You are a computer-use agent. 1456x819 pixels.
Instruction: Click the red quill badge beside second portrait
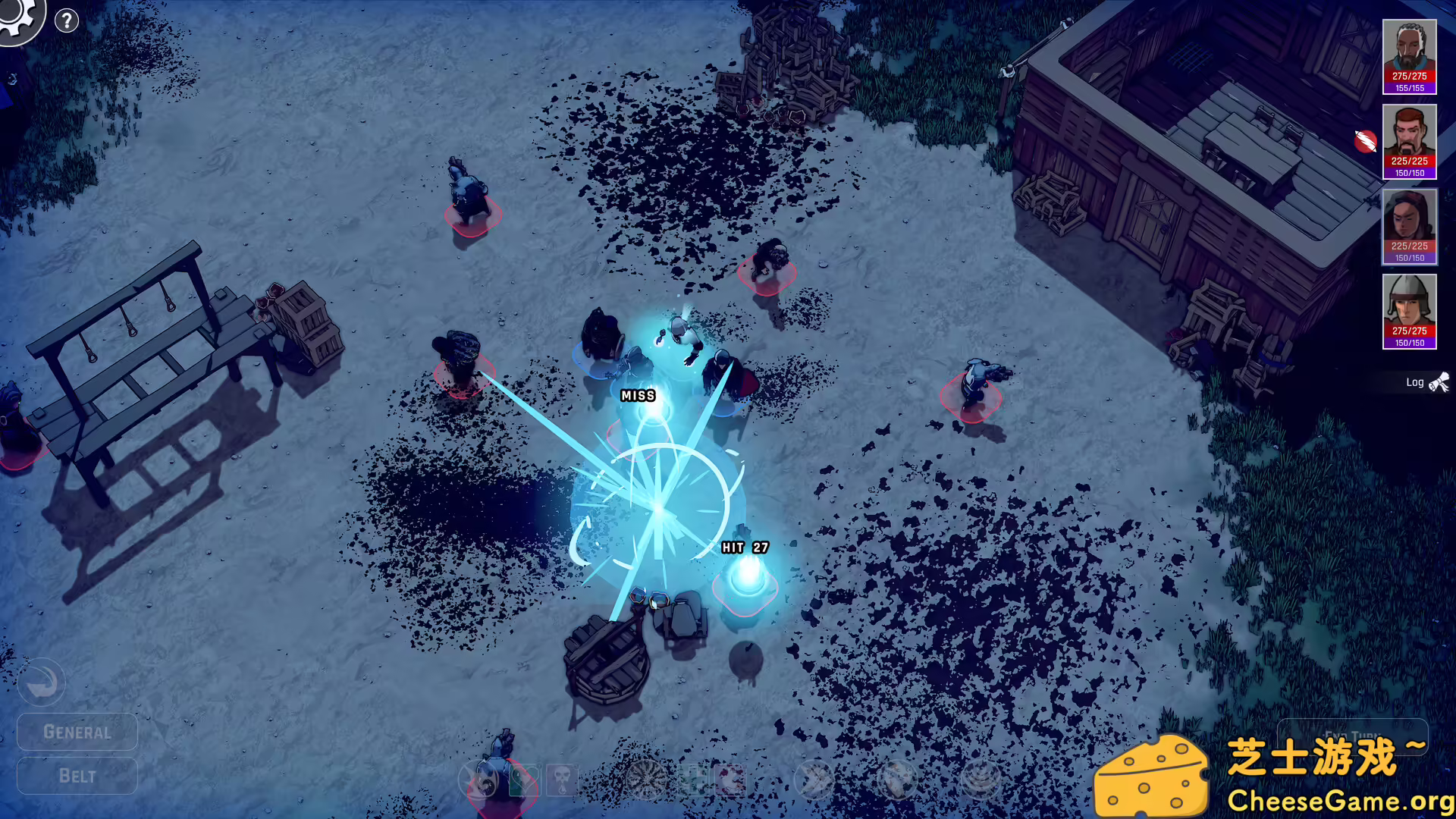tap(1365, 140)
